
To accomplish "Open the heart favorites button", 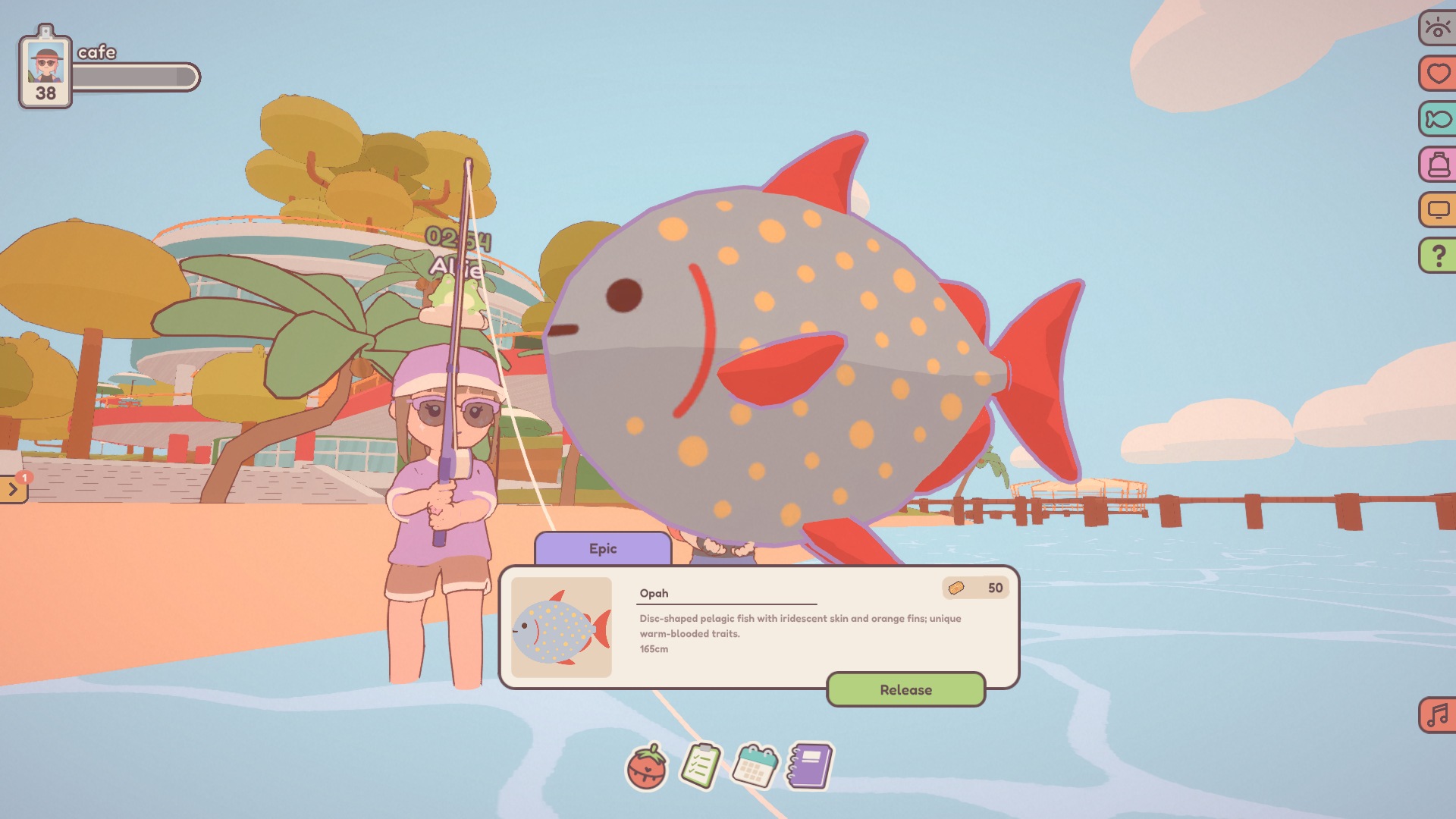I will click(x=1437, y=74).
